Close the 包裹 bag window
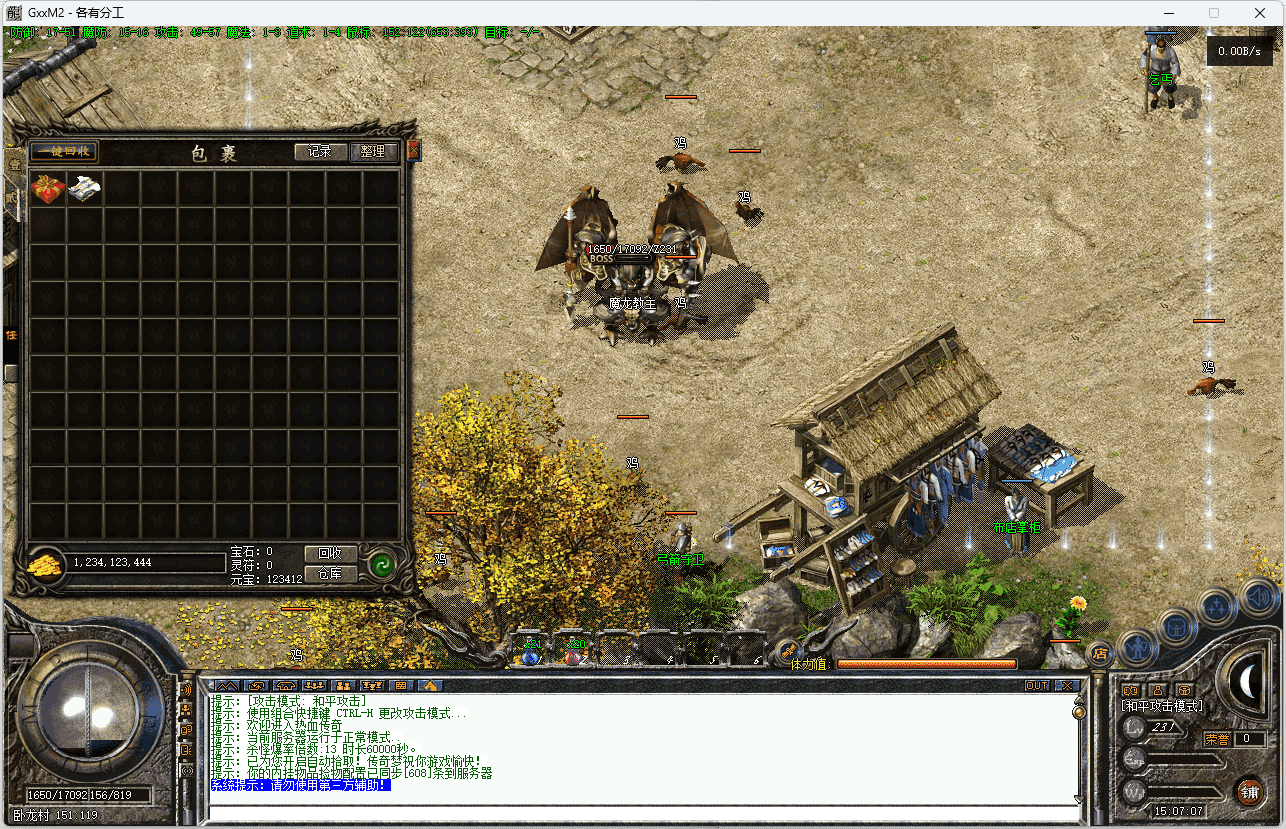This screenshot has width=1286, height=829. click(413, 151)
